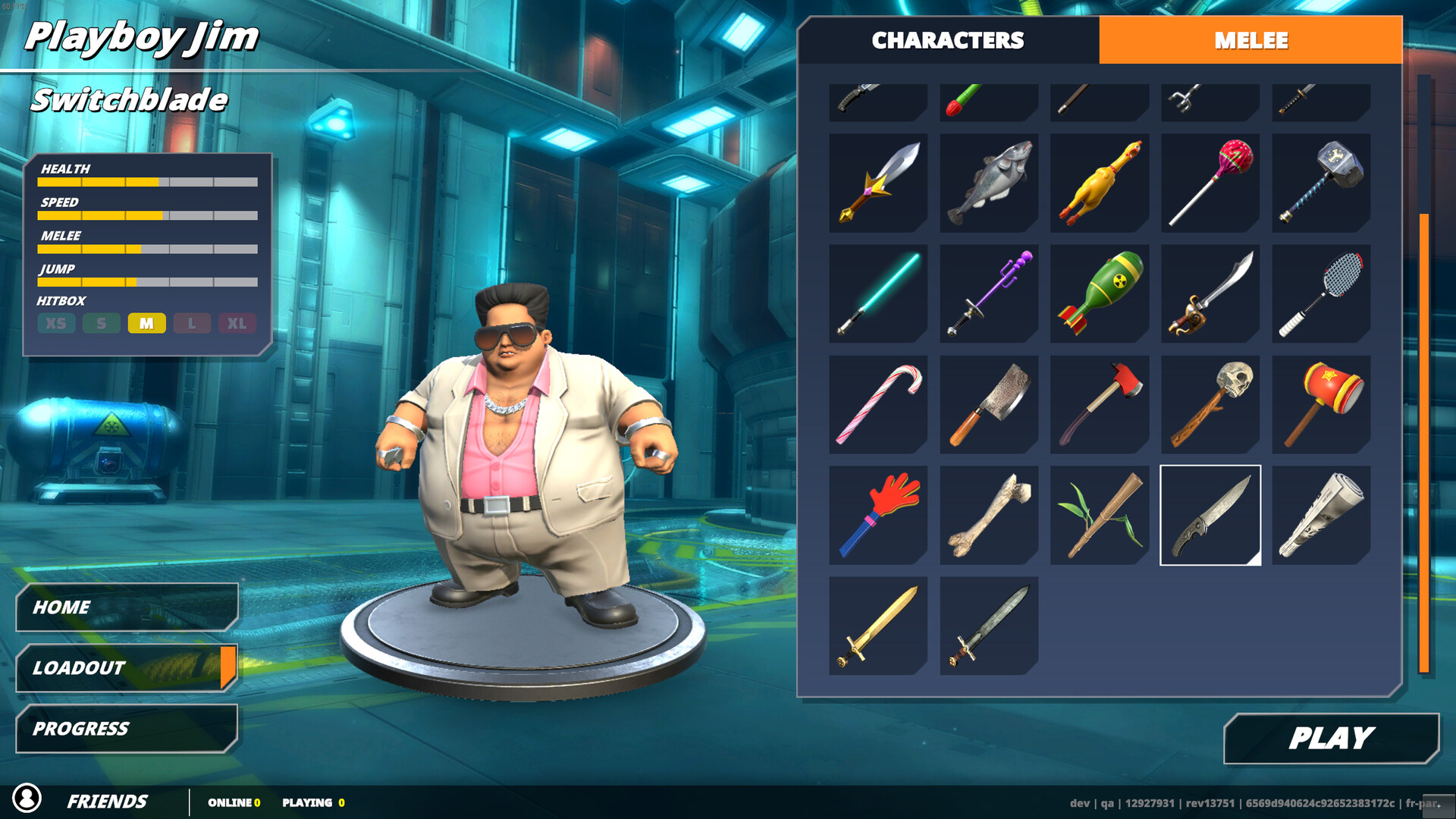Image resolution: width=1456 pixels, height=819 pixels.
Task: Open the Friends panel
Action: pyautogui.click(x=108, y=799)
